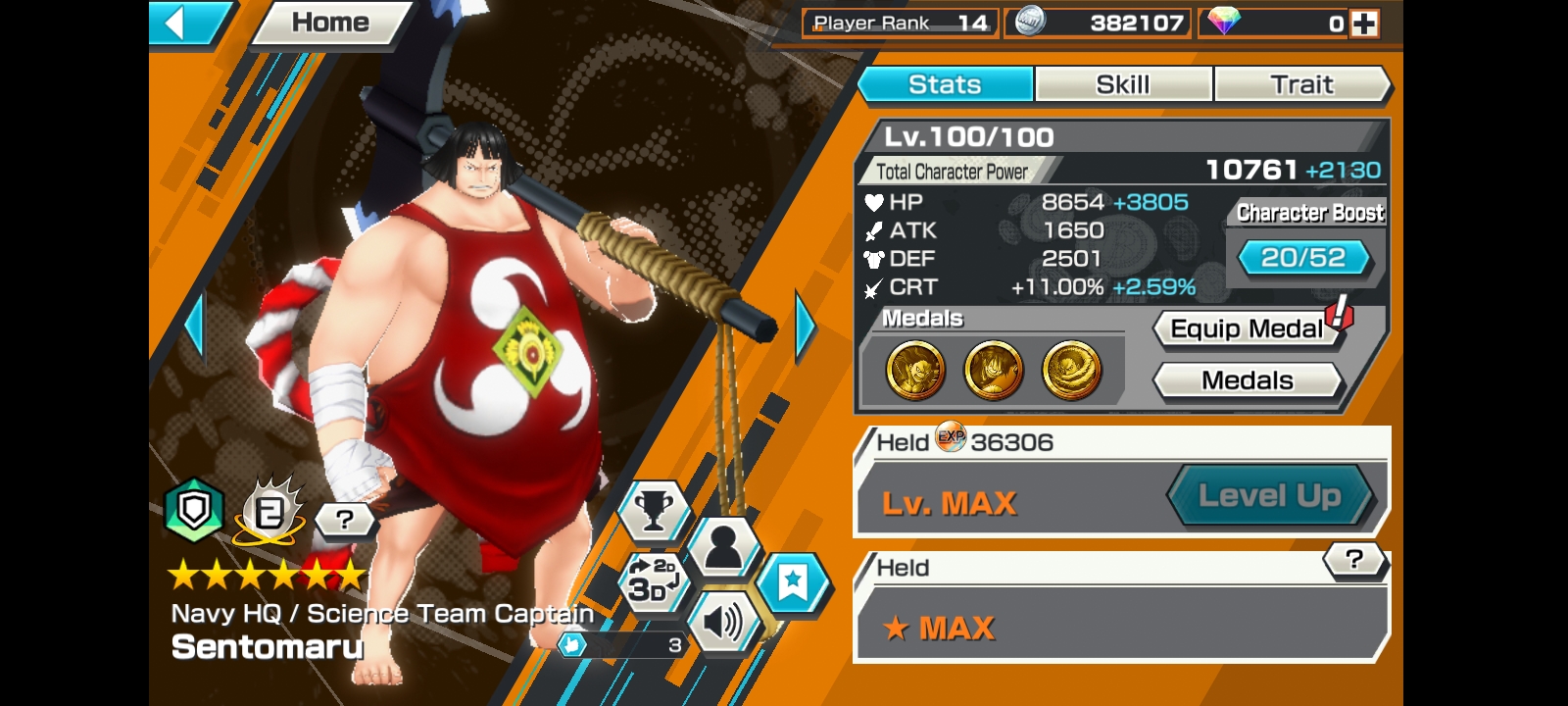Tap the plus to buy gems
The width and height of the screenshot is (1568, 706).
coord(1364,22)
